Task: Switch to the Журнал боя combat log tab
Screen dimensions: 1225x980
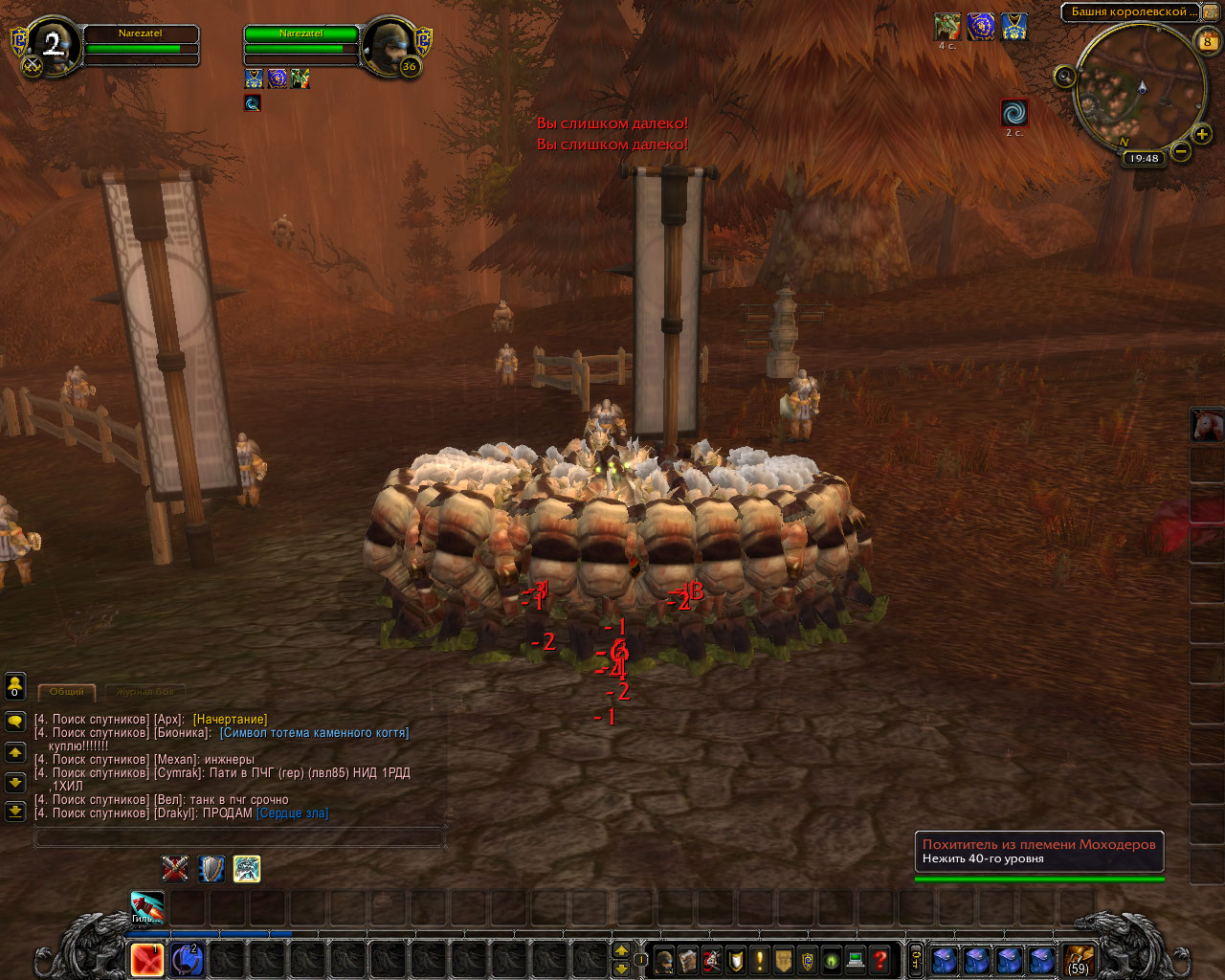Action: coord(145,691)
